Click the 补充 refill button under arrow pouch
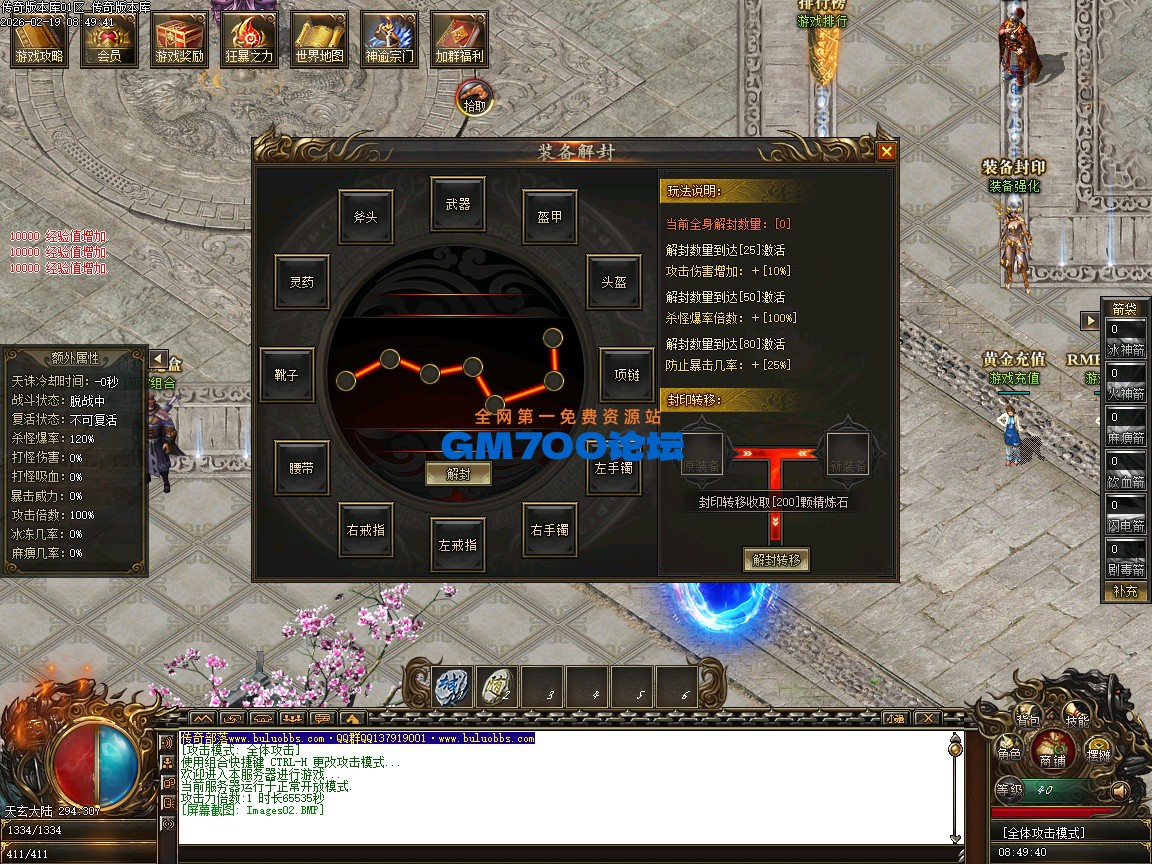Screen dimensions: 1152x864 coord(1125,591)
